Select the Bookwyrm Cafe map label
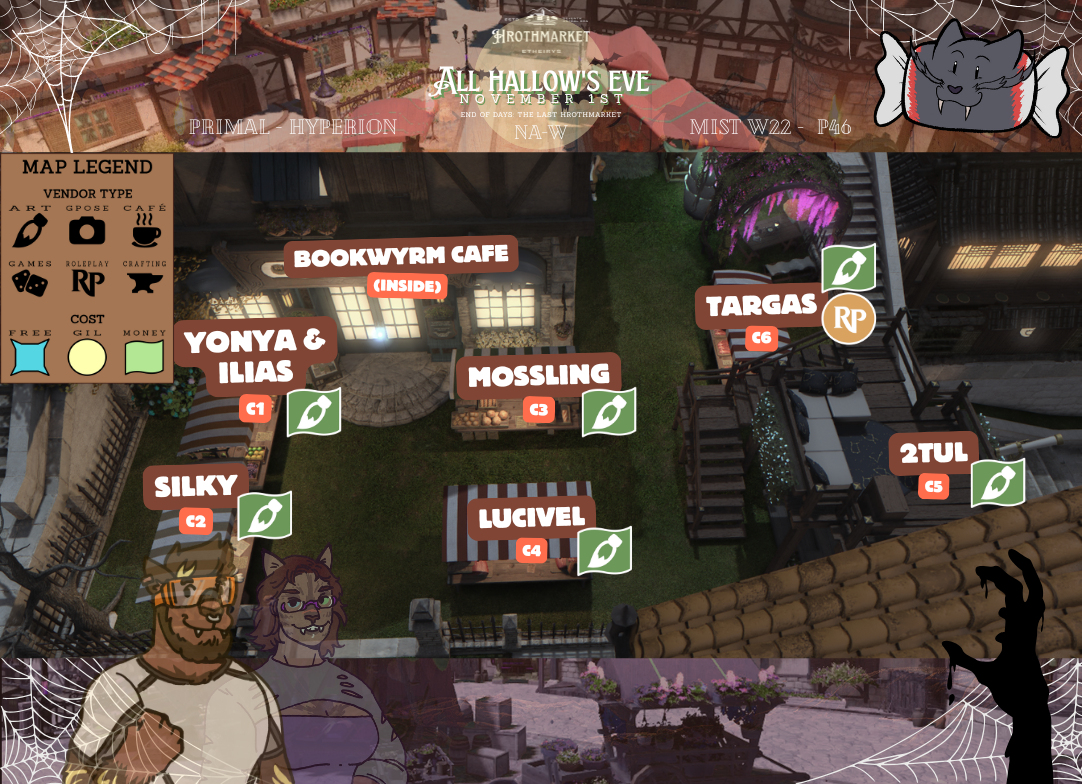Screen dimensions: 1082x784 (x=401, y=257)
